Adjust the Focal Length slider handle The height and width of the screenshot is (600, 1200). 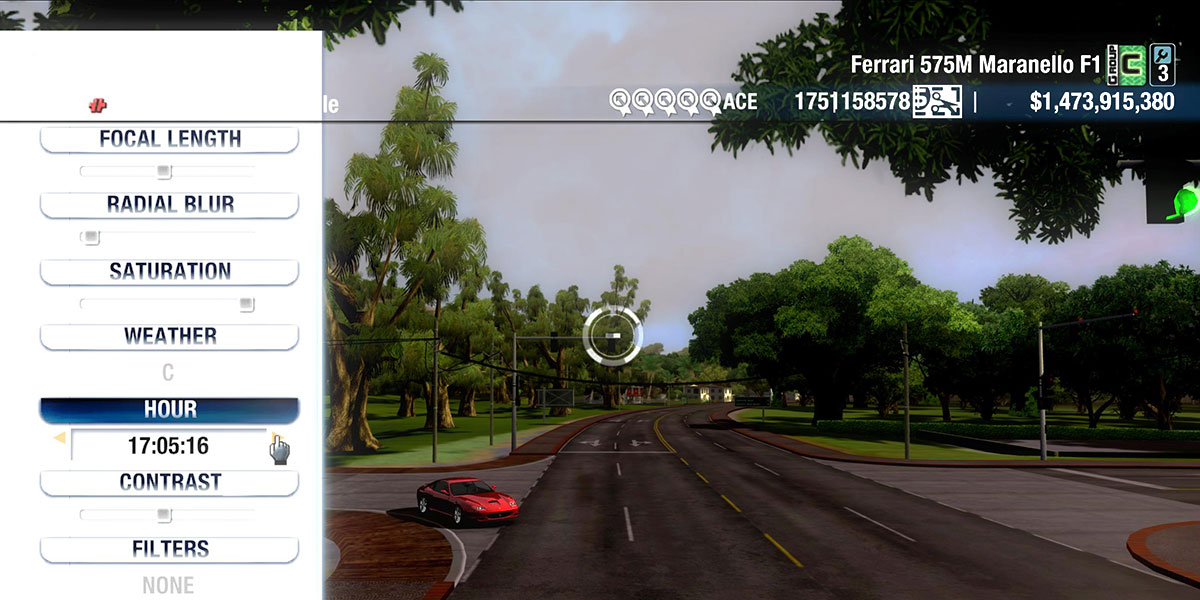click(164, 171)
